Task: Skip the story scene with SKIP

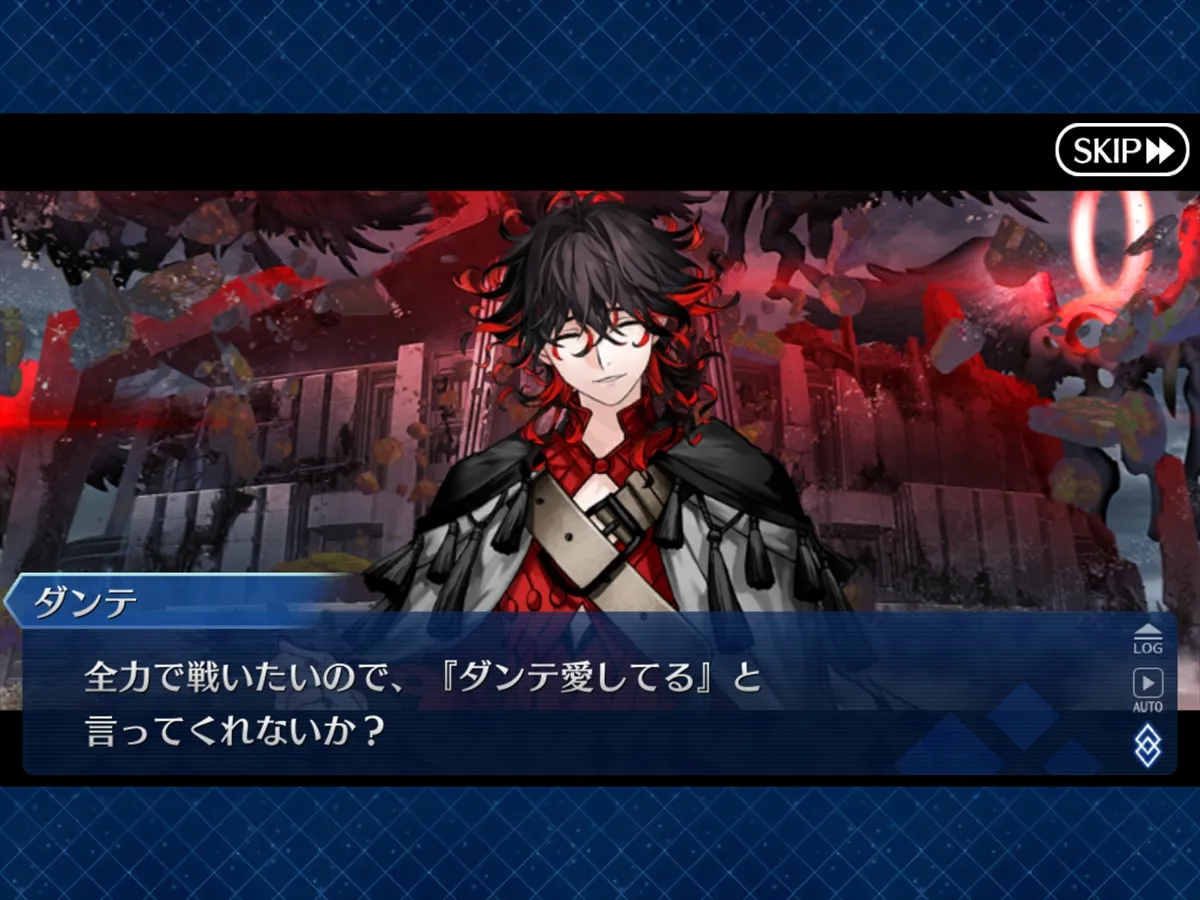Action: click(x=1121, y=151)
